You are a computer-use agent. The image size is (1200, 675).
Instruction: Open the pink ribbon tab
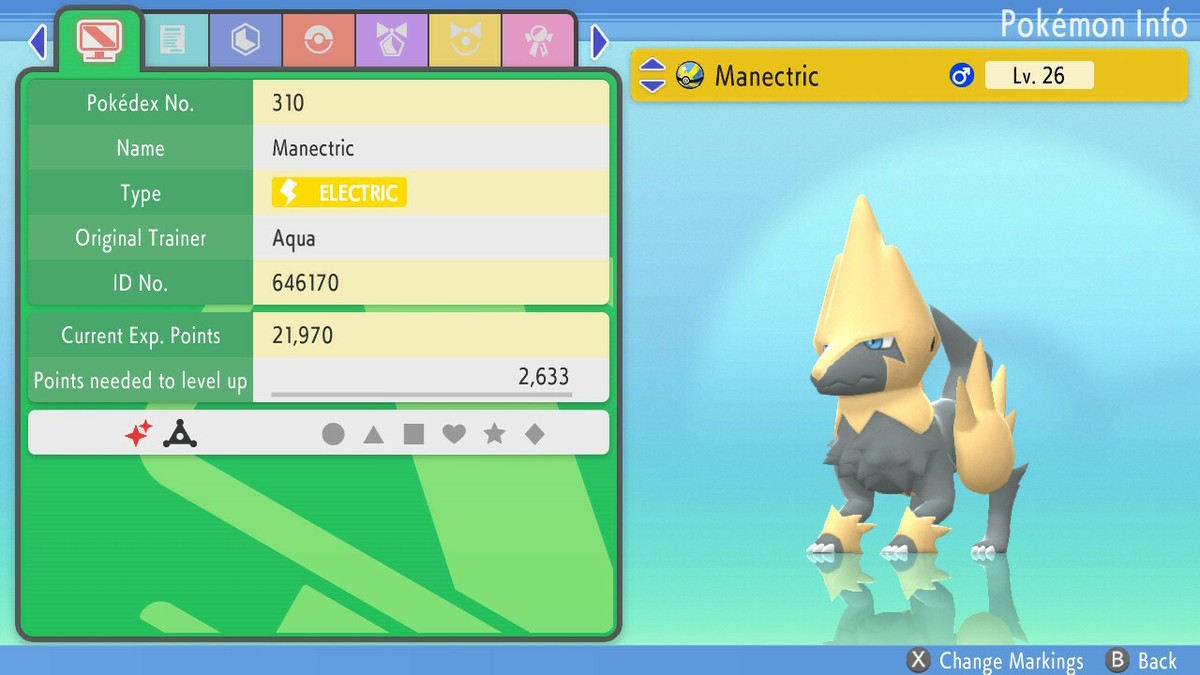click(x=537, y=41)
